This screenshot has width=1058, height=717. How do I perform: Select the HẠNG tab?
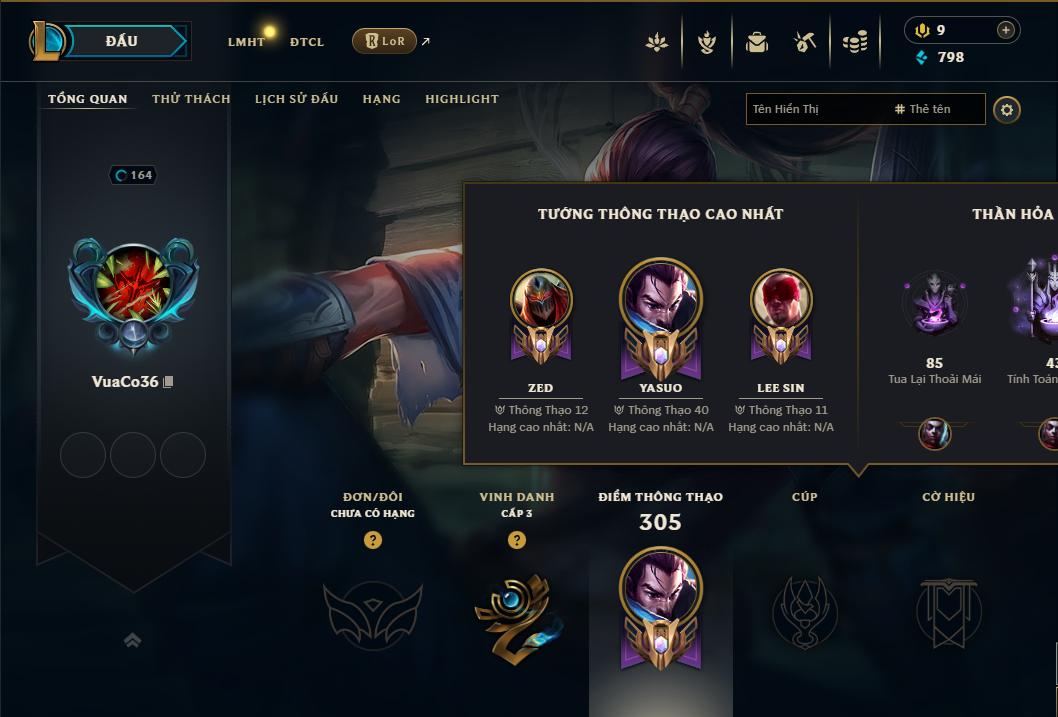point(381,99)
